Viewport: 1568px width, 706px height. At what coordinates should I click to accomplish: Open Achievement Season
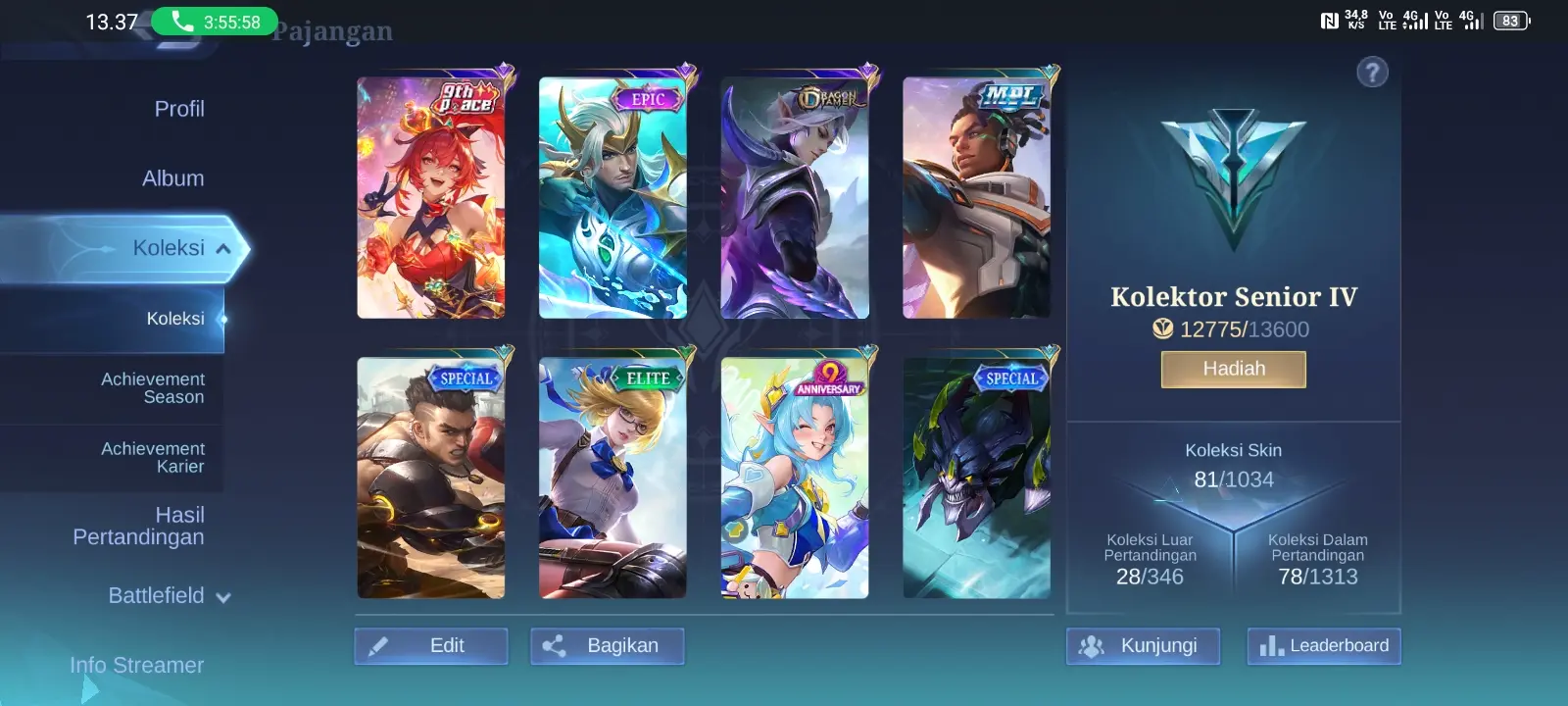pyautogui.click(x=153, y=388)
